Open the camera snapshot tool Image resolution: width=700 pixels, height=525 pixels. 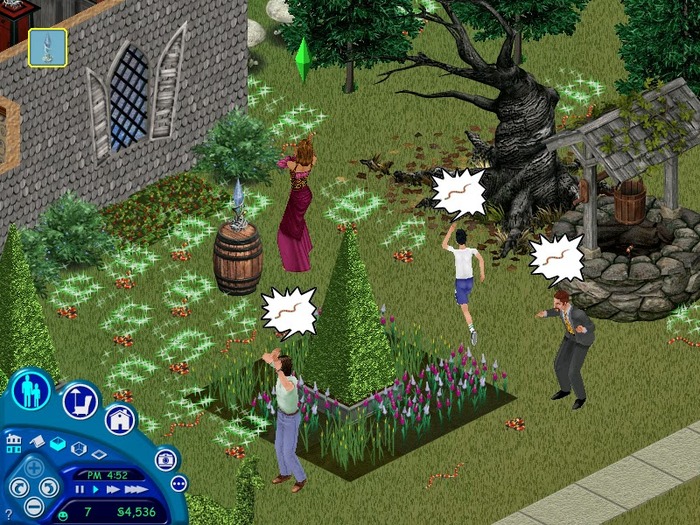pos(167,459)
